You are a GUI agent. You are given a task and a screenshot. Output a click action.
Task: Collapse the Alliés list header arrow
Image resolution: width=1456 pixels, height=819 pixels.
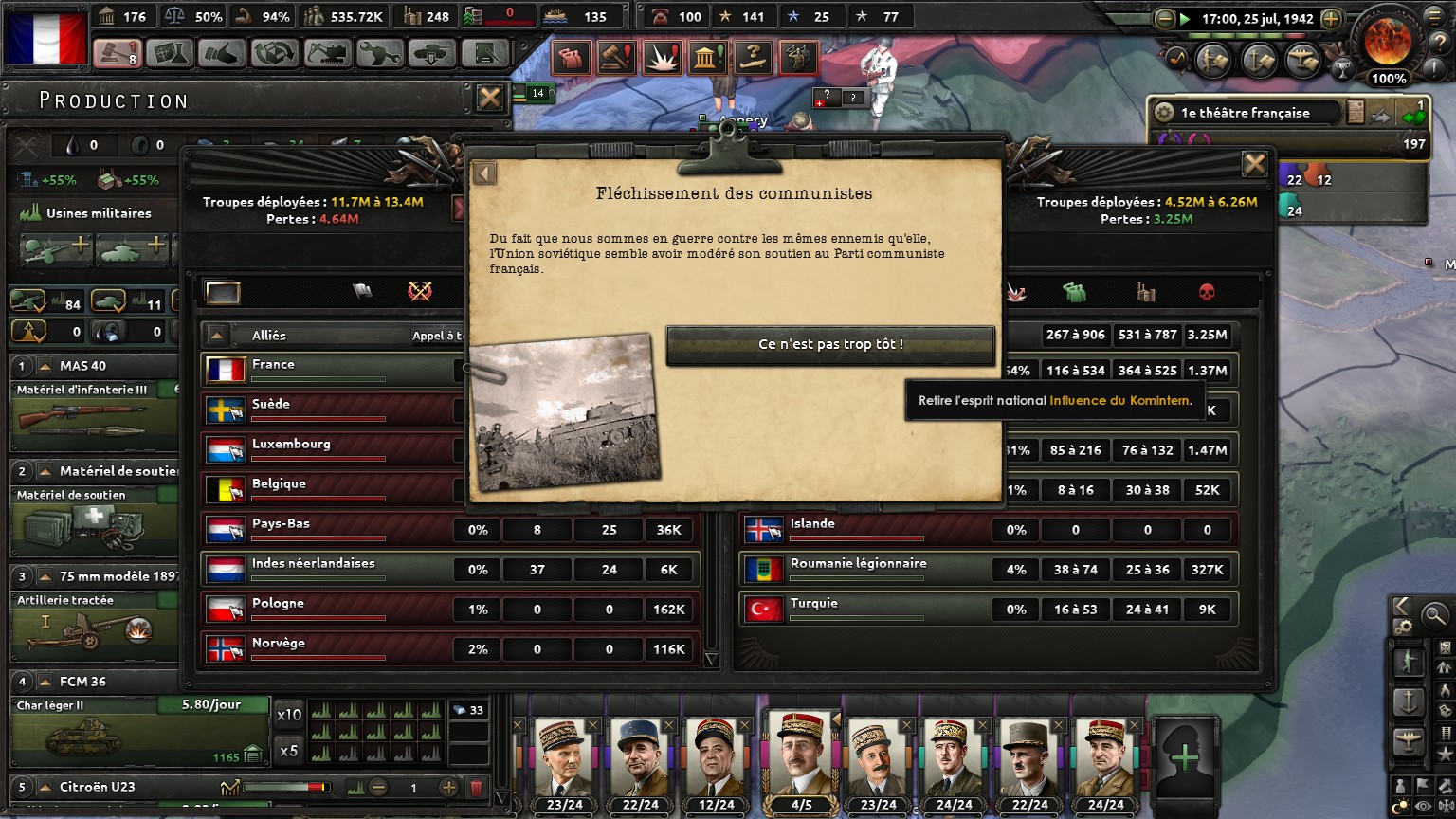point(218,336)
